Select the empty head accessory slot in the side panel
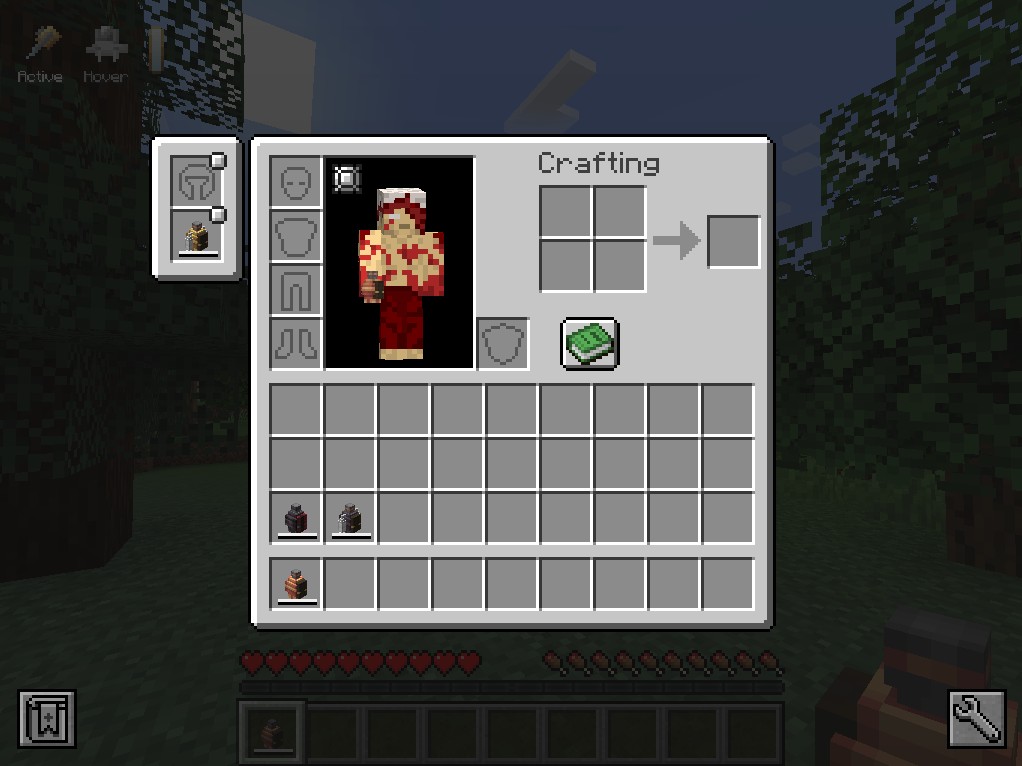1022x766 pixels. point(194,182)
